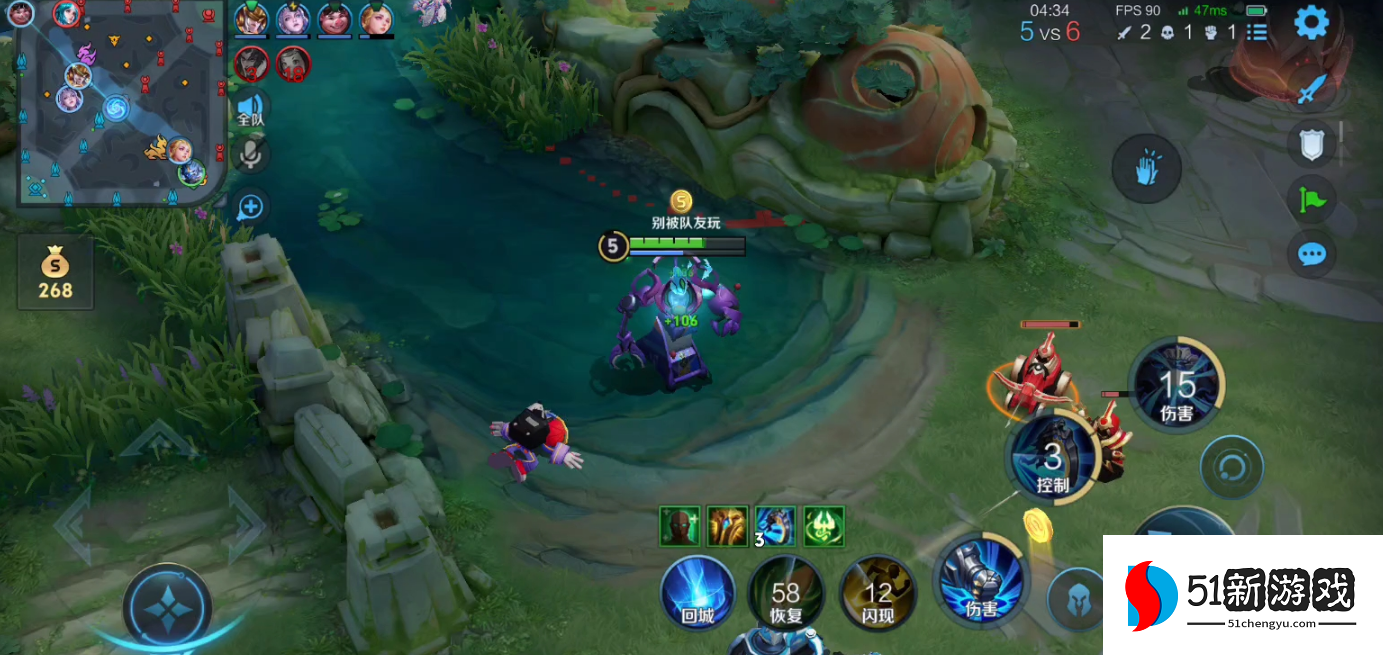Click the plus speech bubble button
This screenshot has width=1383, height=655.
pos(250,207)
